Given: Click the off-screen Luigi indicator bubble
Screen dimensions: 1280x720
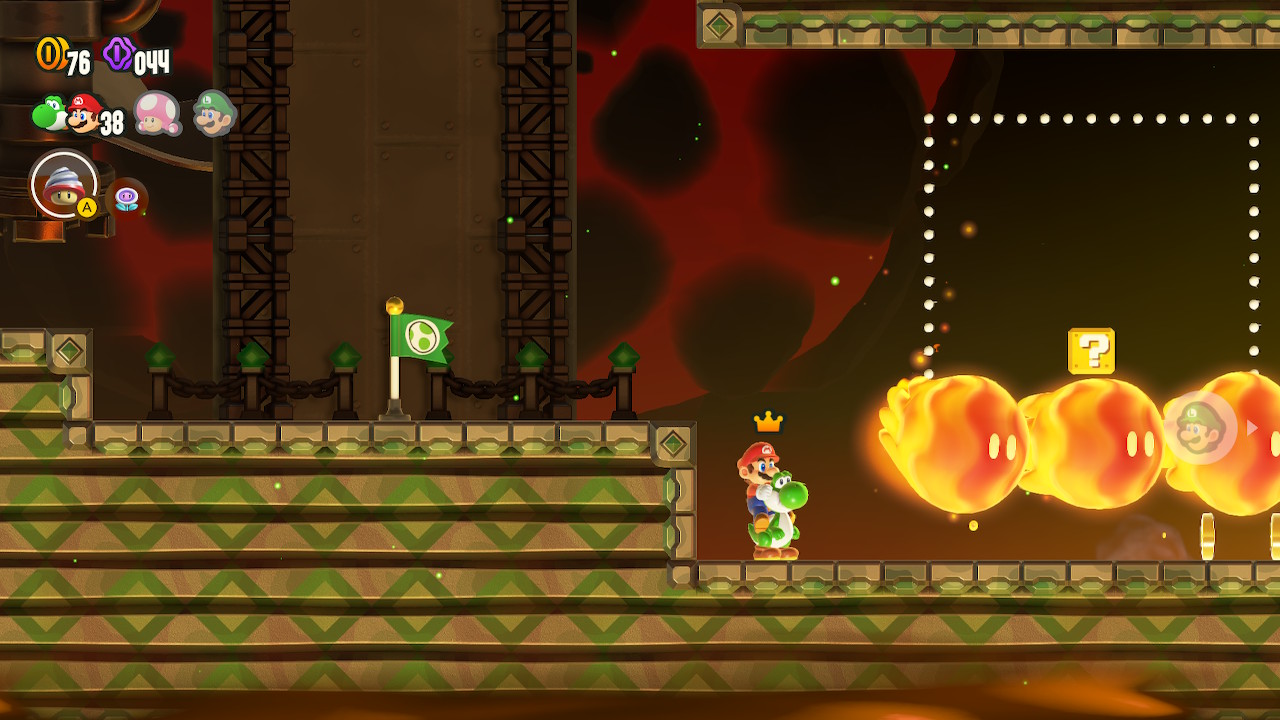Looking at the screenshot, I should pyautogui.click(x=1200, y=428).
